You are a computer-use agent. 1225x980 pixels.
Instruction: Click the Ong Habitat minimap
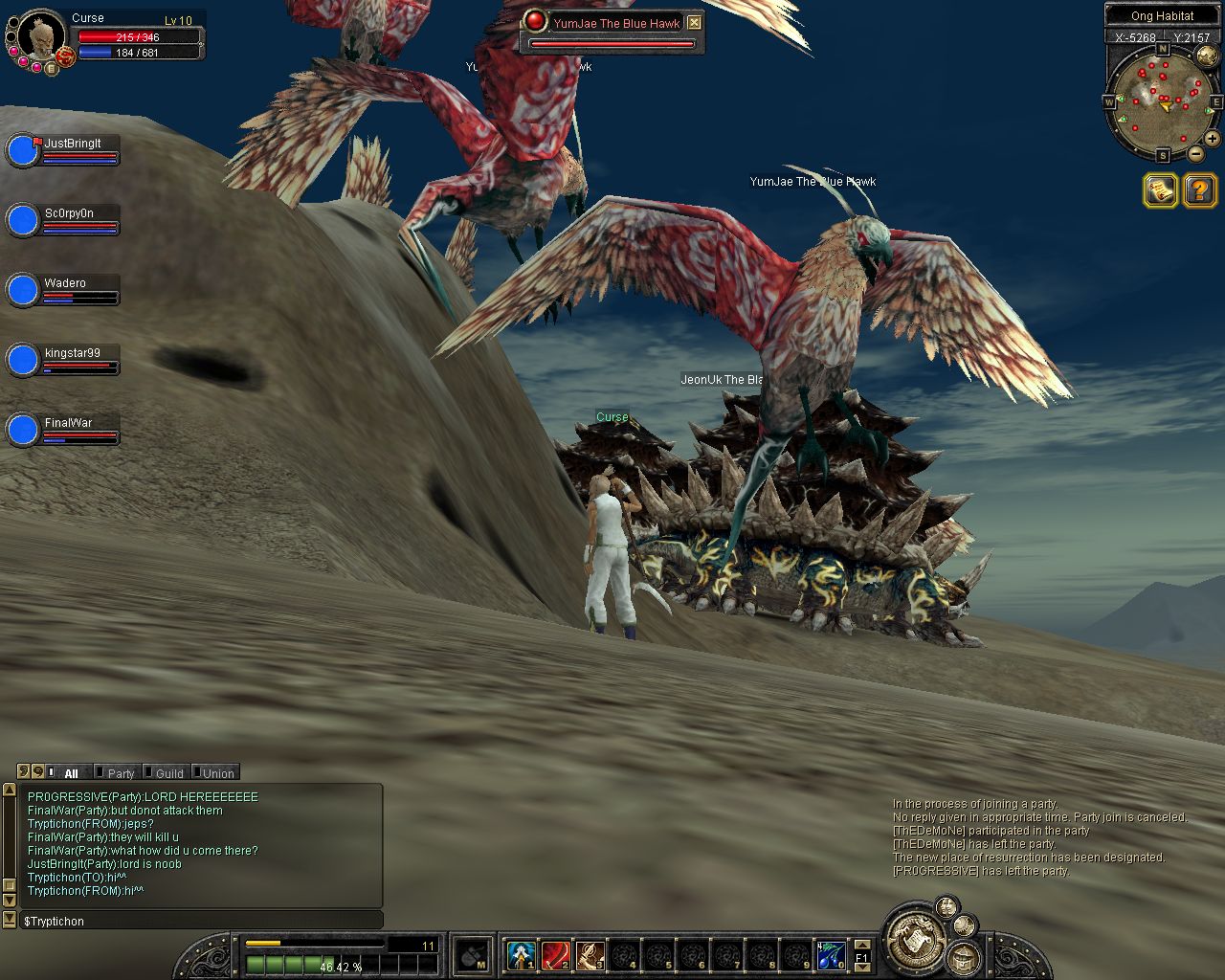tap(1162, 98)
